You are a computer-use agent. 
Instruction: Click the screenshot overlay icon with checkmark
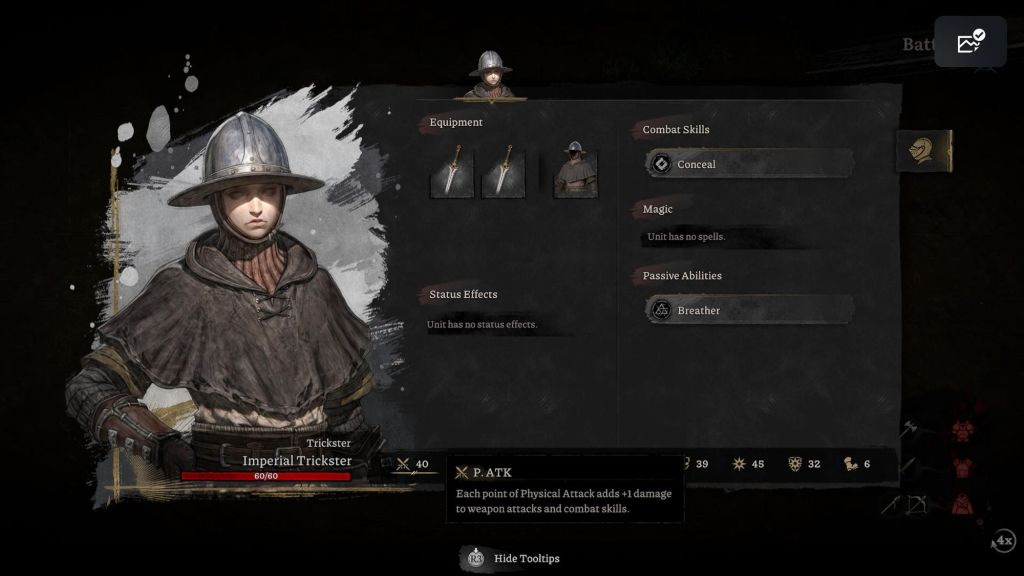[970, 42]
